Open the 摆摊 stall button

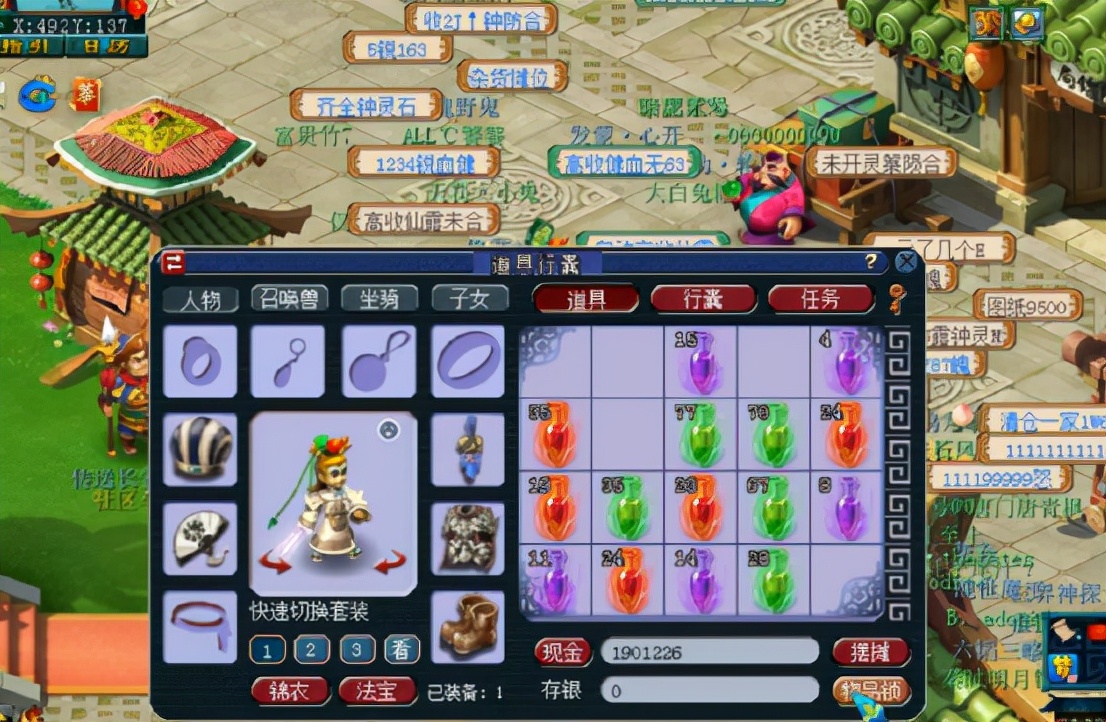tap(870, 652)
